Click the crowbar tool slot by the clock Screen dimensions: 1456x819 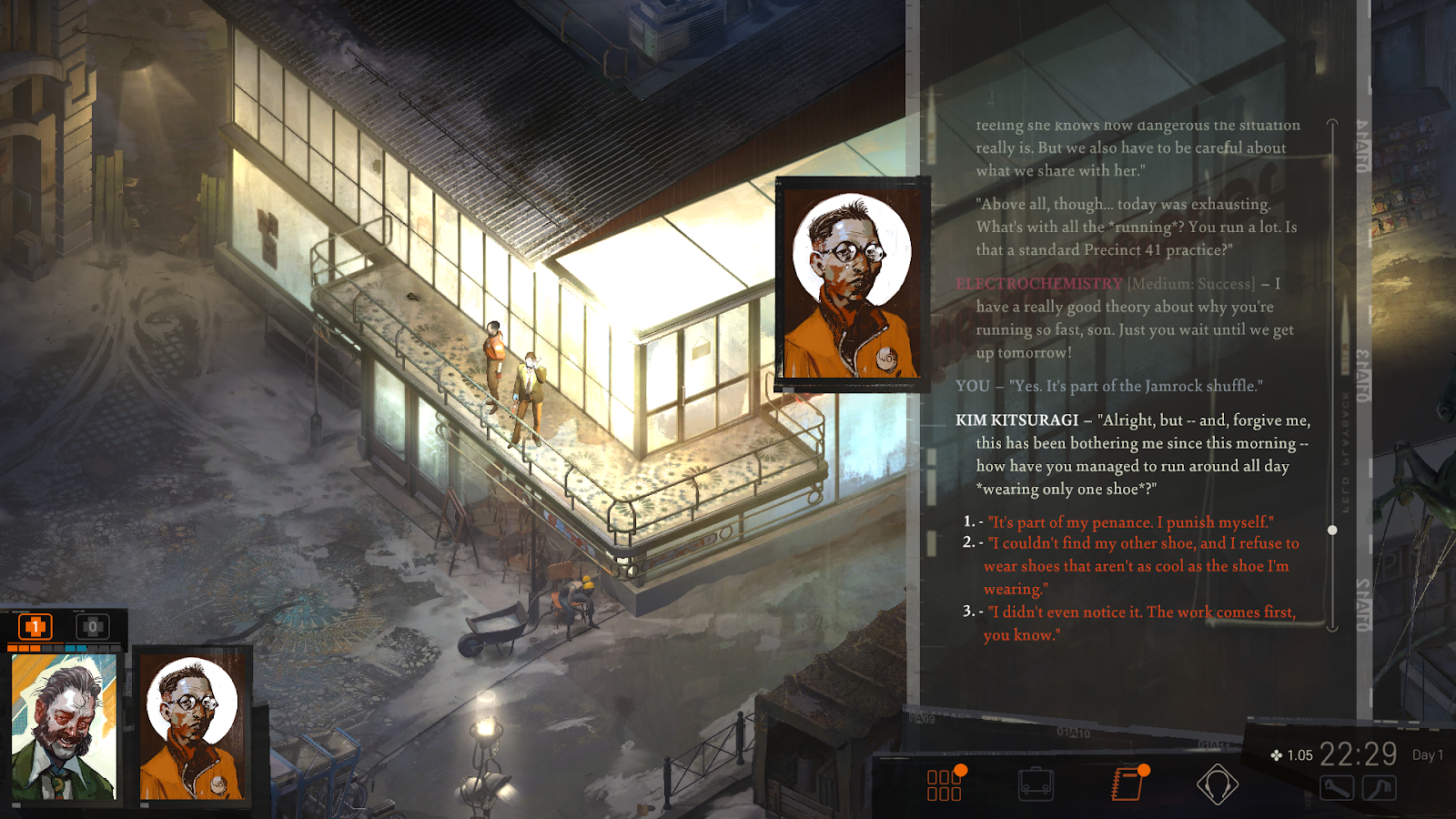1379,788
